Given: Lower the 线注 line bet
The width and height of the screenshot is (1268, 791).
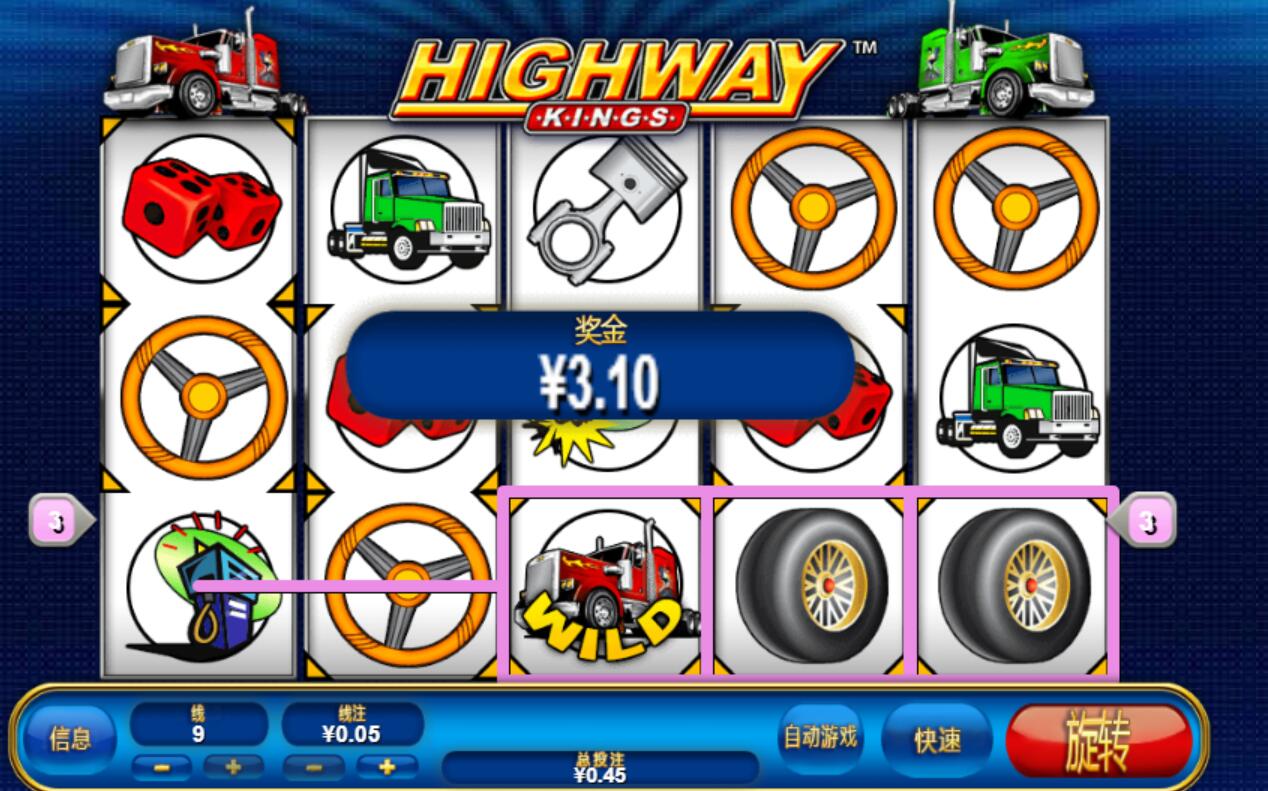Looking at the screenshot, I should tap(313, 768).
